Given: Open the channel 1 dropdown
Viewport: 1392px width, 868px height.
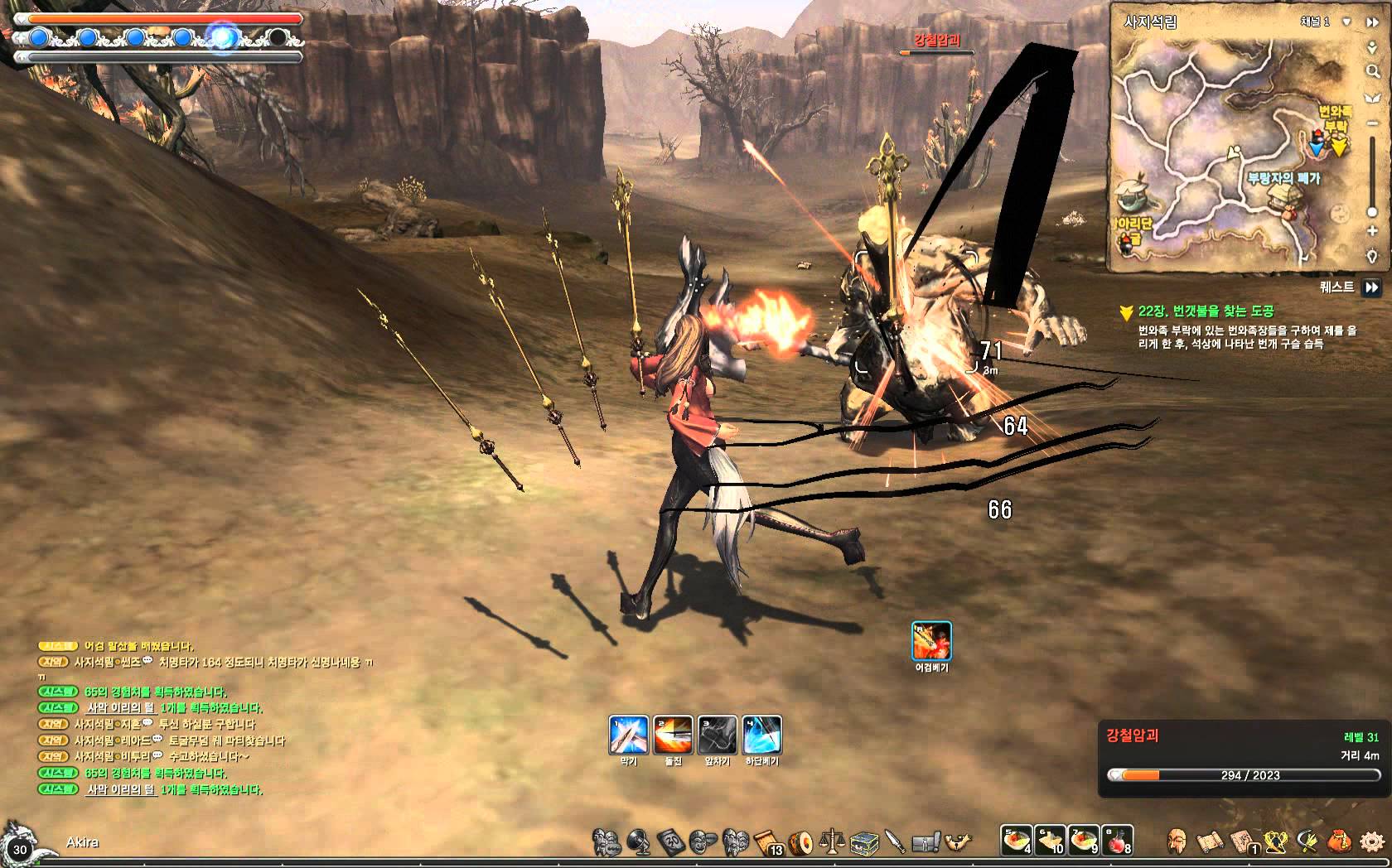Looking at the screenshot, I should pos(1347,22).
